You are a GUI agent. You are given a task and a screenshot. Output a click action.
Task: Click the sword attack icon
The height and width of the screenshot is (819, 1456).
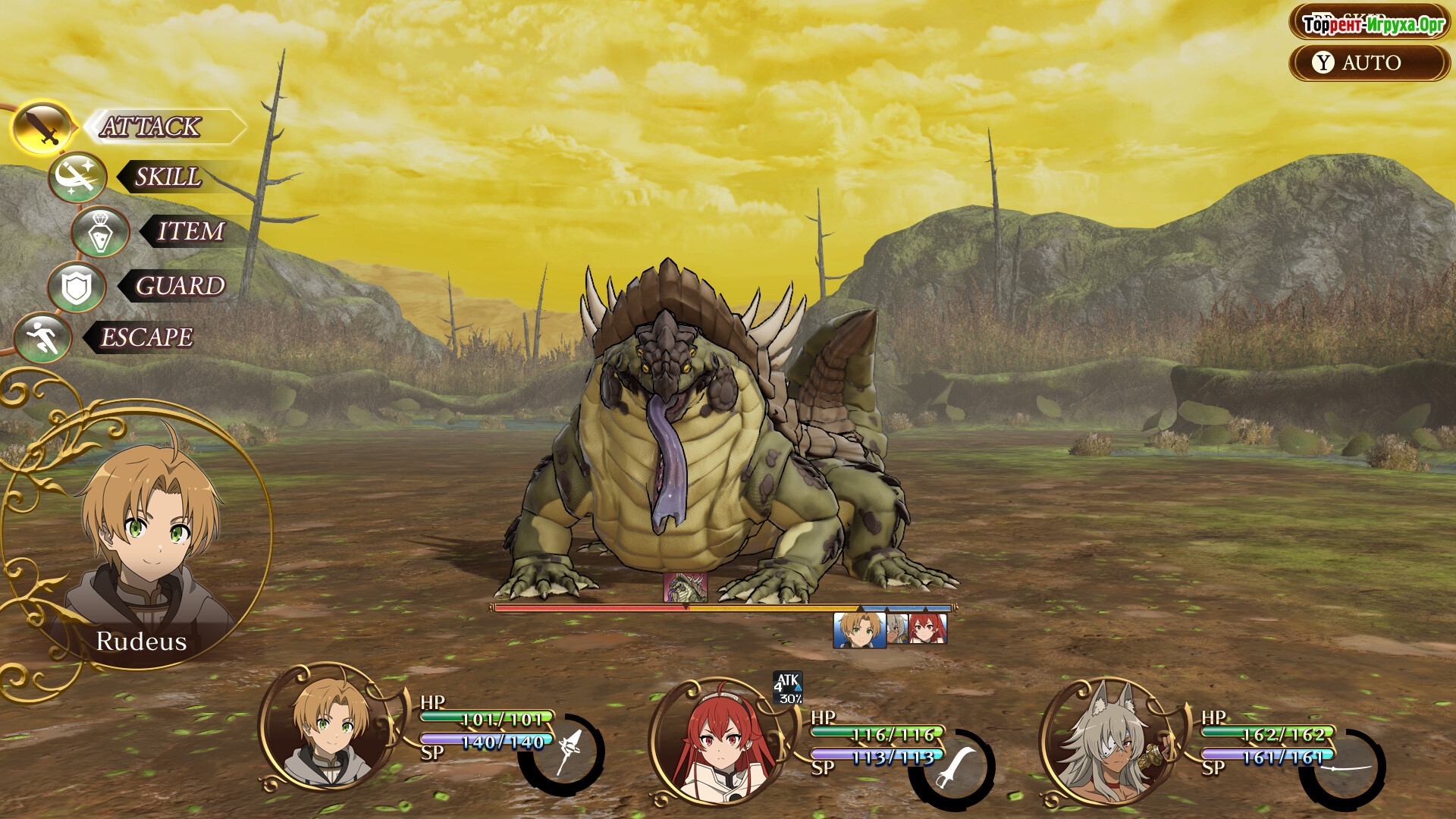click(44, 127)
